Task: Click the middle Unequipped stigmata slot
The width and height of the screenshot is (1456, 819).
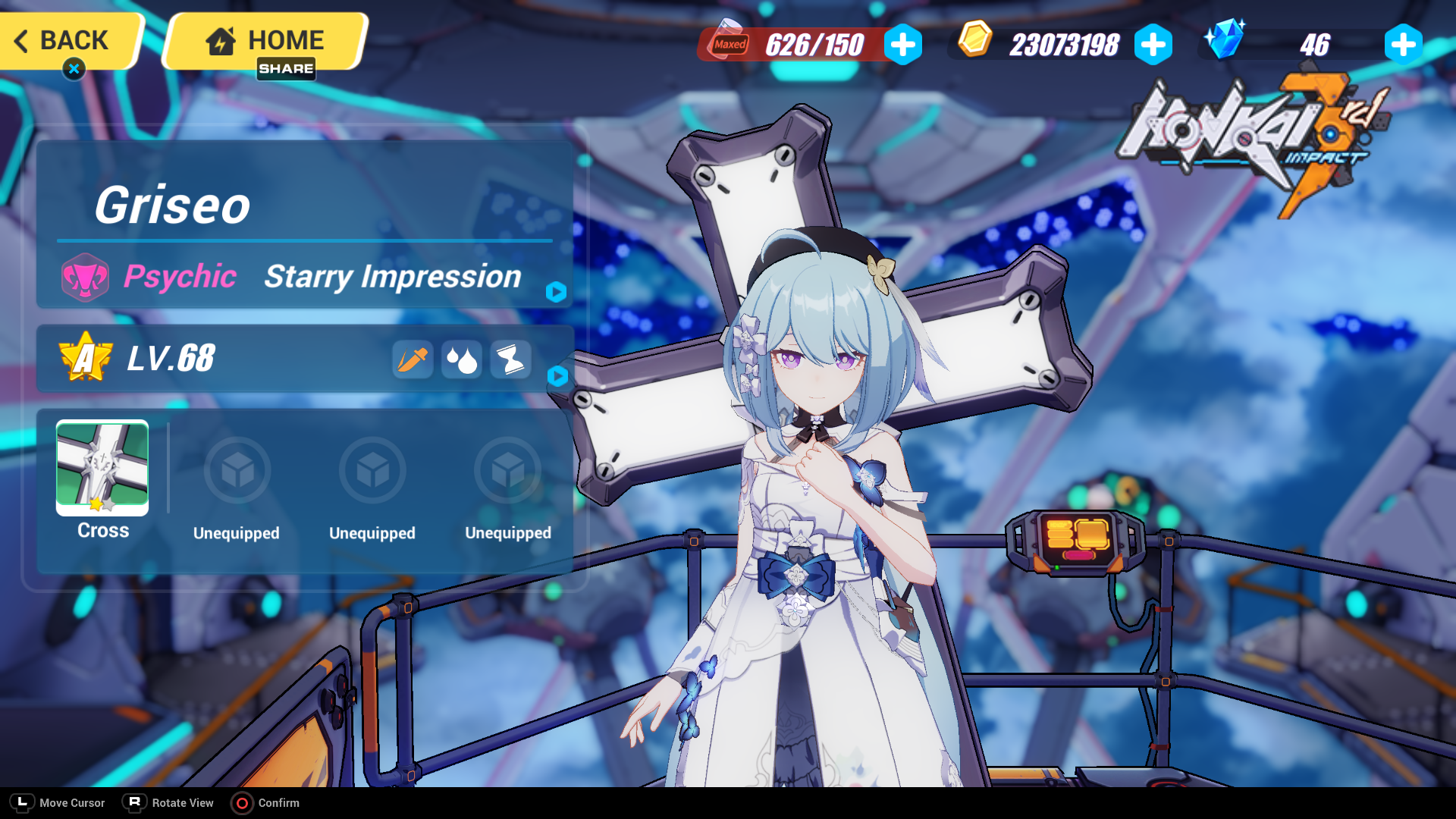Action: 372,470
